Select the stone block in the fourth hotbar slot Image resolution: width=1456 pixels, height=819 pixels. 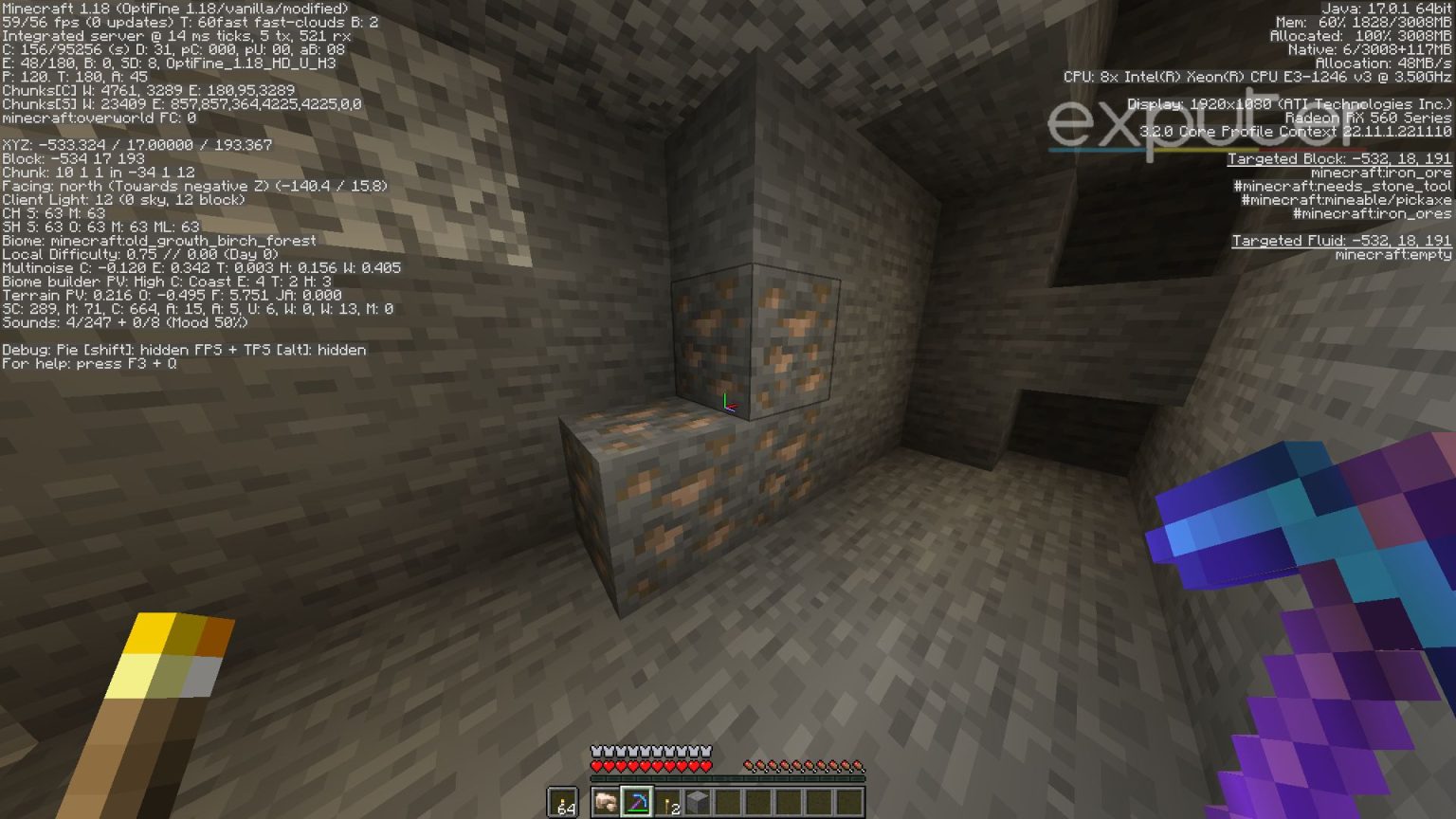(x=698, y=801)
